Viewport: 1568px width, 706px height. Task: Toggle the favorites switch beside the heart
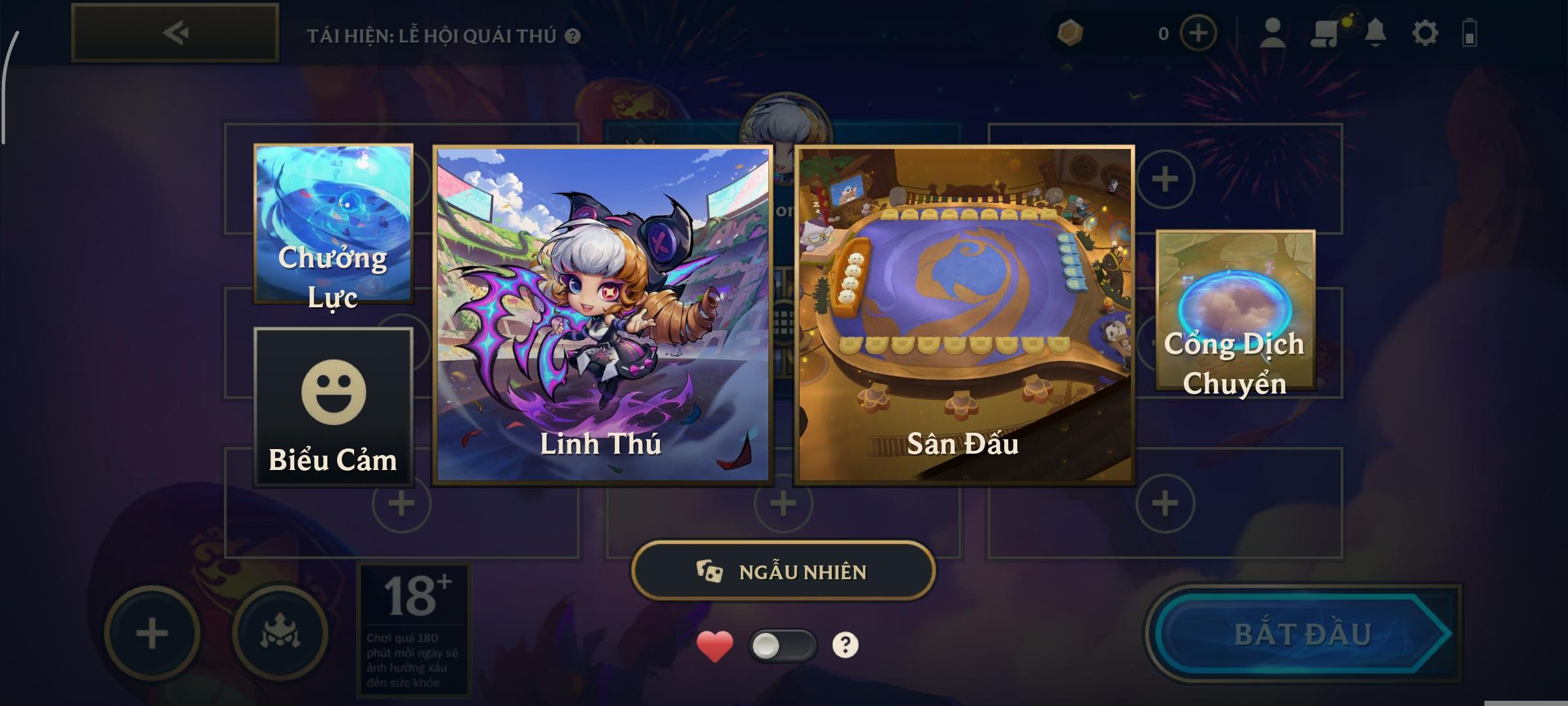[782, 646]
